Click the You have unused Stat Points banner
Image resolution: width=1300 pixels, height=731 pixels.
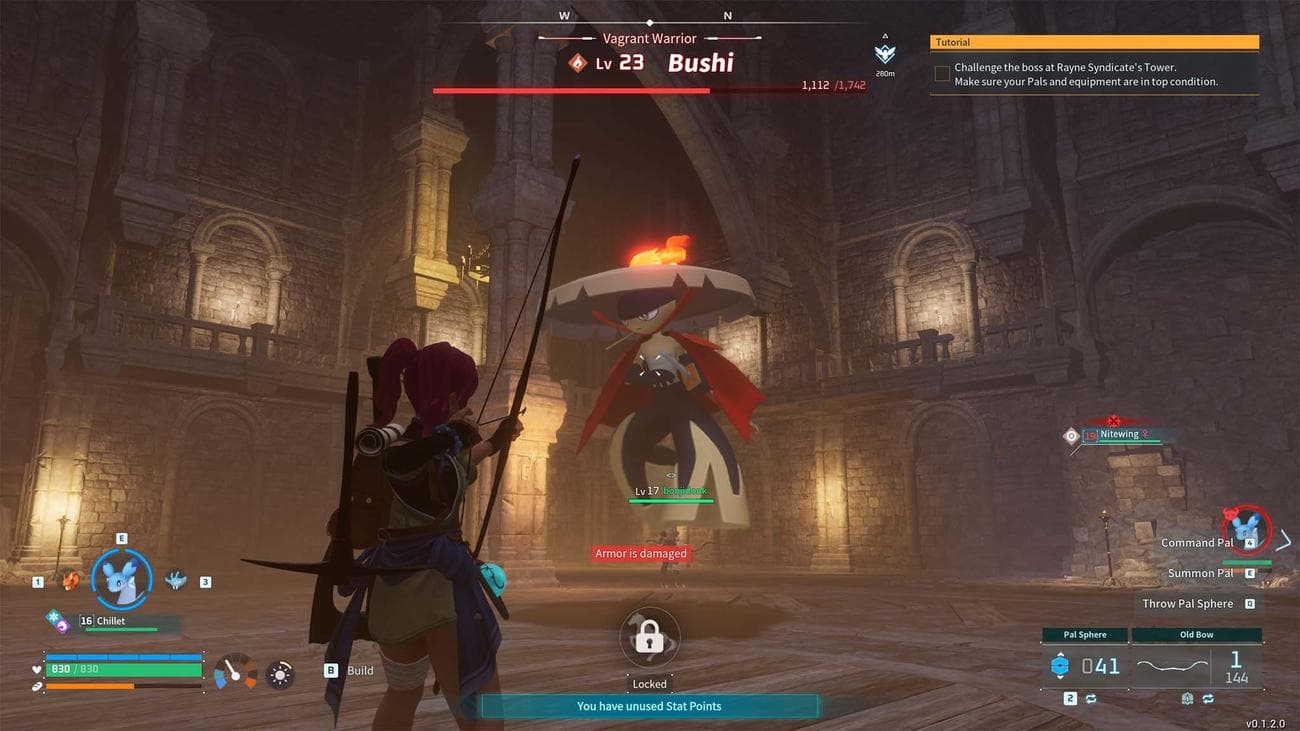pyautogui.click(x=649, y=706)
